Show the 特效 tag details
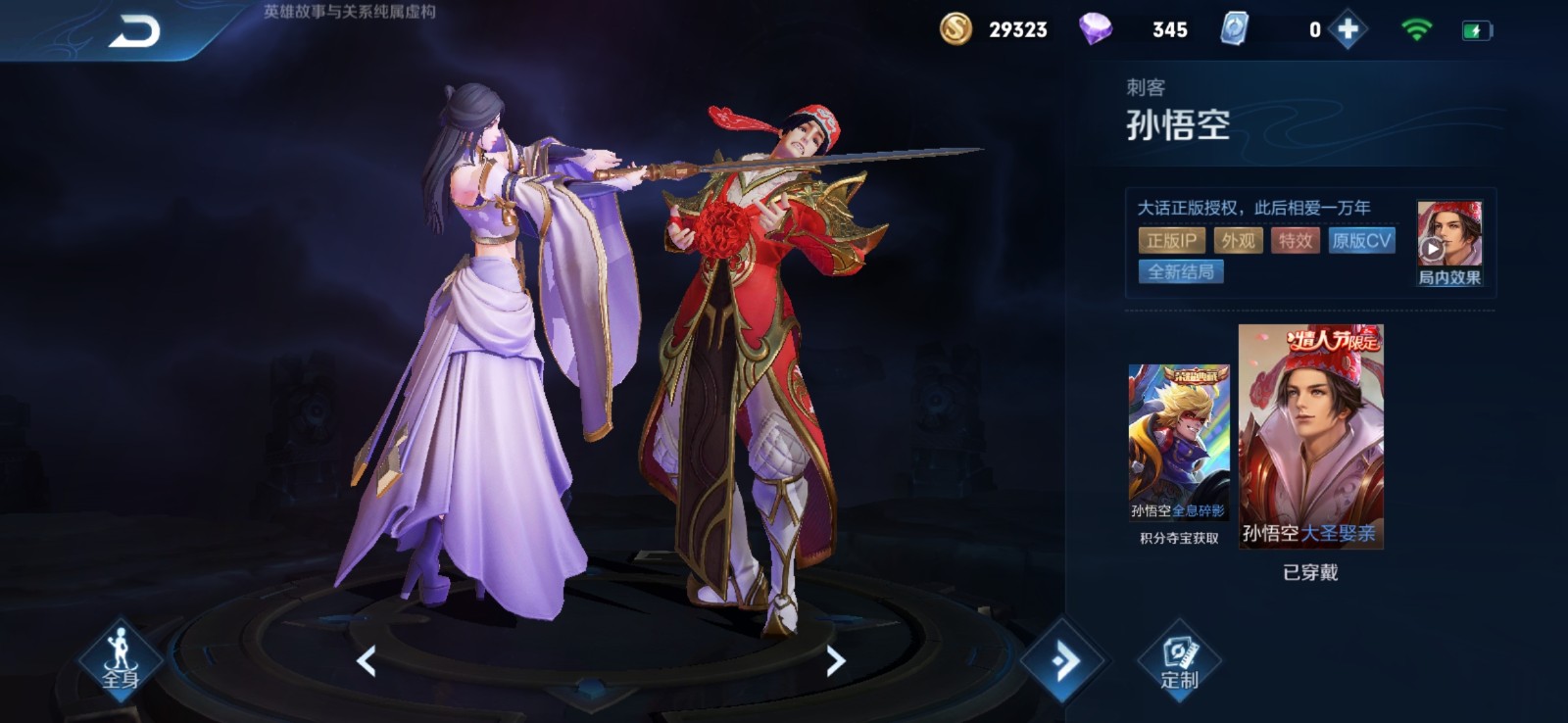The width and height of the screenshot is (1568, 723). (1295, 241)
